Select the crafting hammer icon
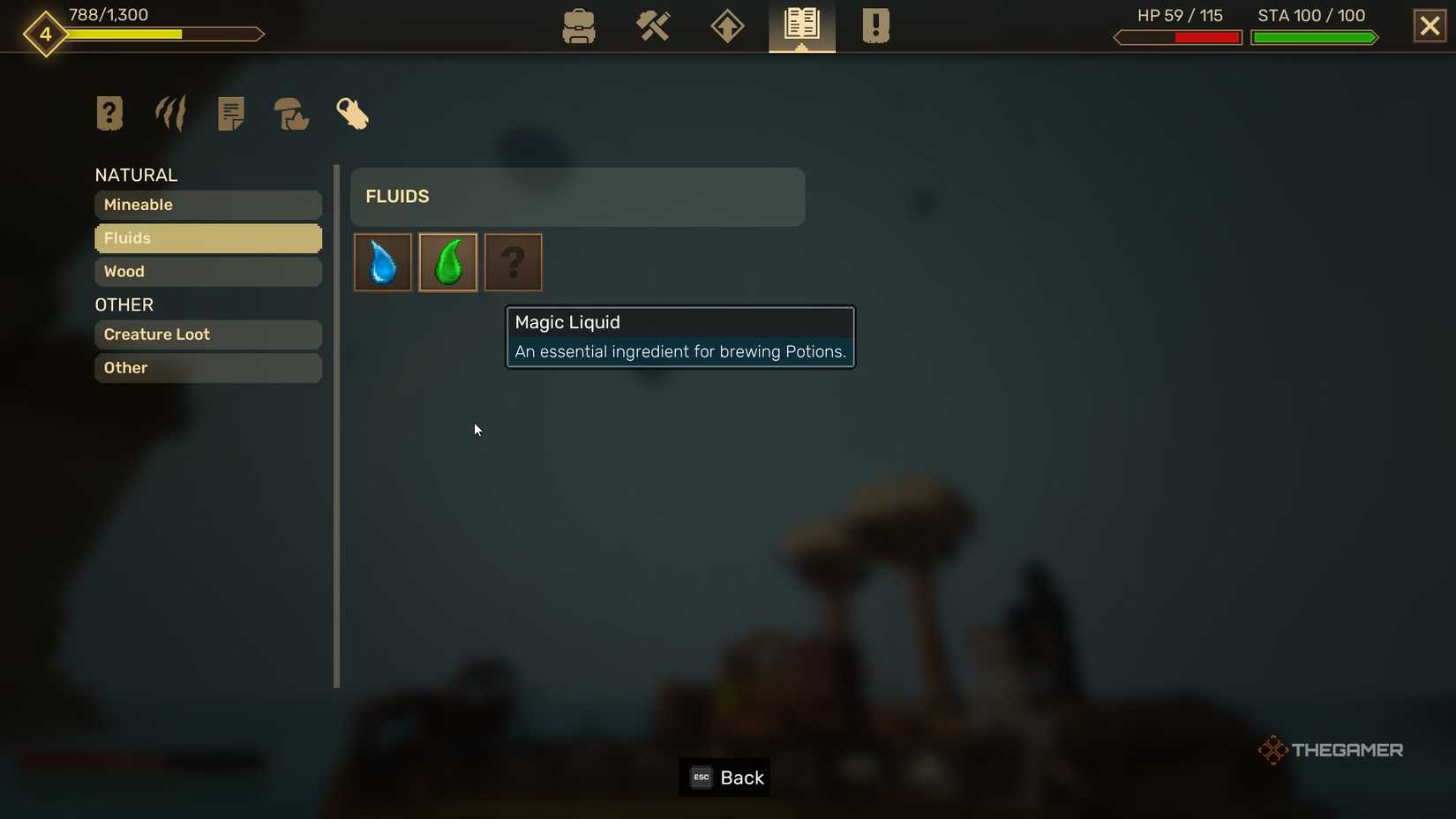 [653, 26]
